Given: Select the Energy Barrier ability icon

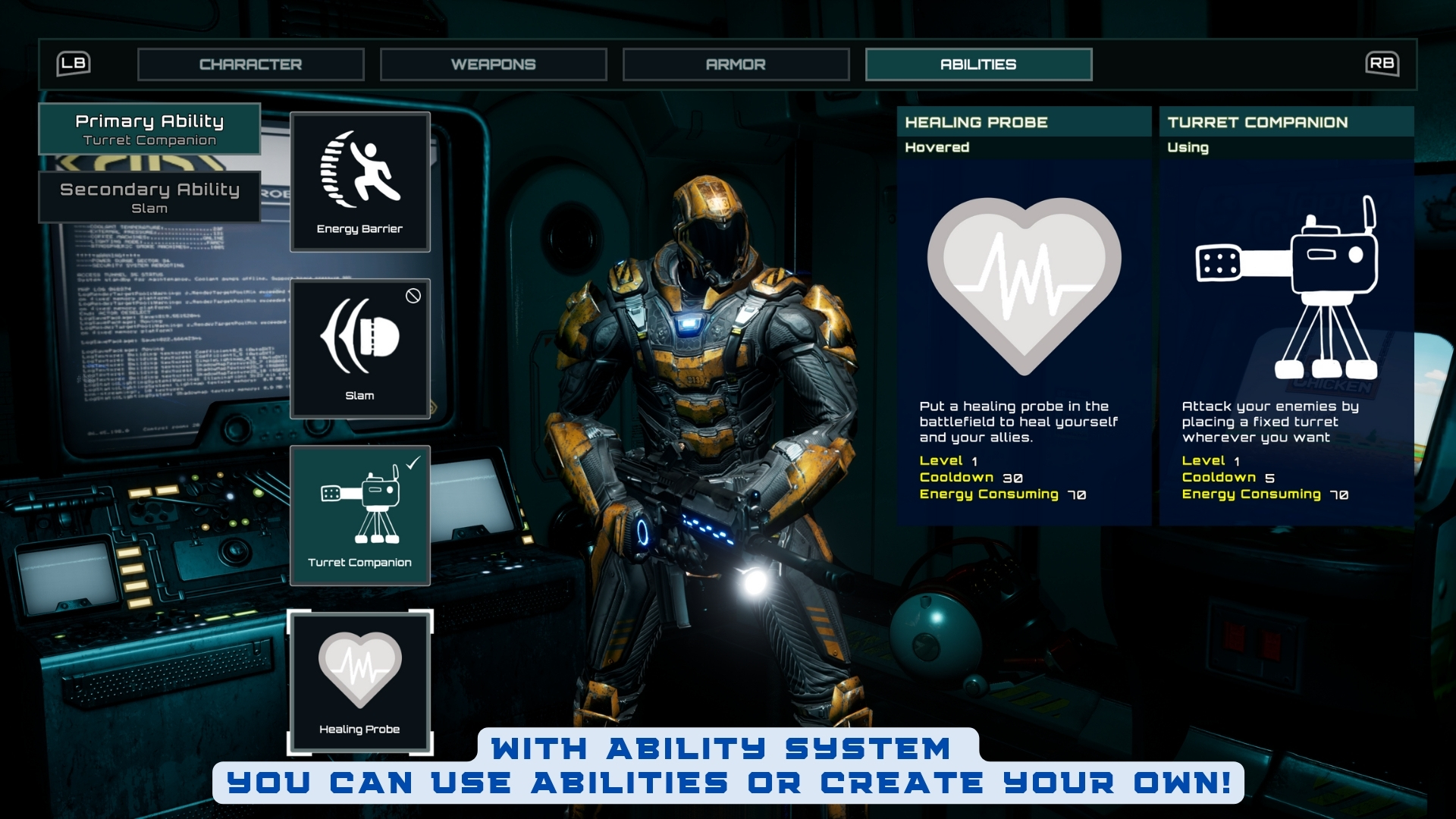Looking at the screenshot, I should pyautogui.click(x=359, y=180).
